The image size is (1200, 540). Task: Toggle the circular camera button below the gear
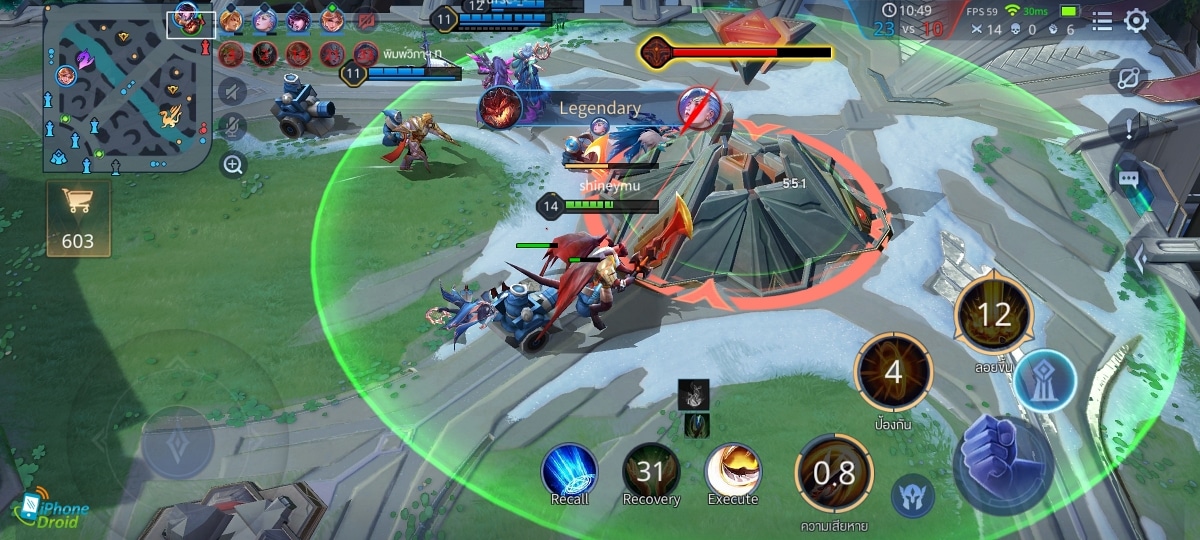click(1129, 78)
